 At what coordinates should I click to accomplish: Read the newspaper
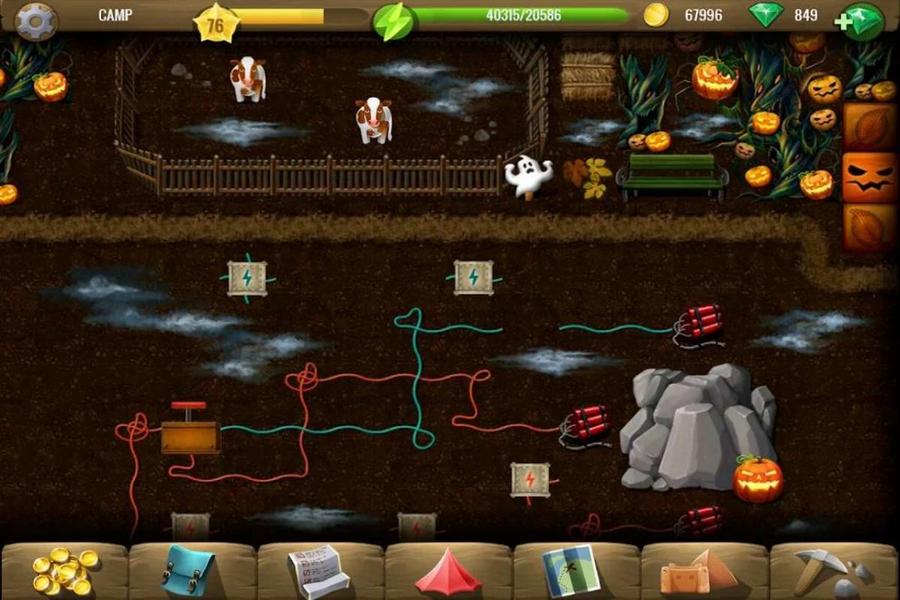click(318, 571)
